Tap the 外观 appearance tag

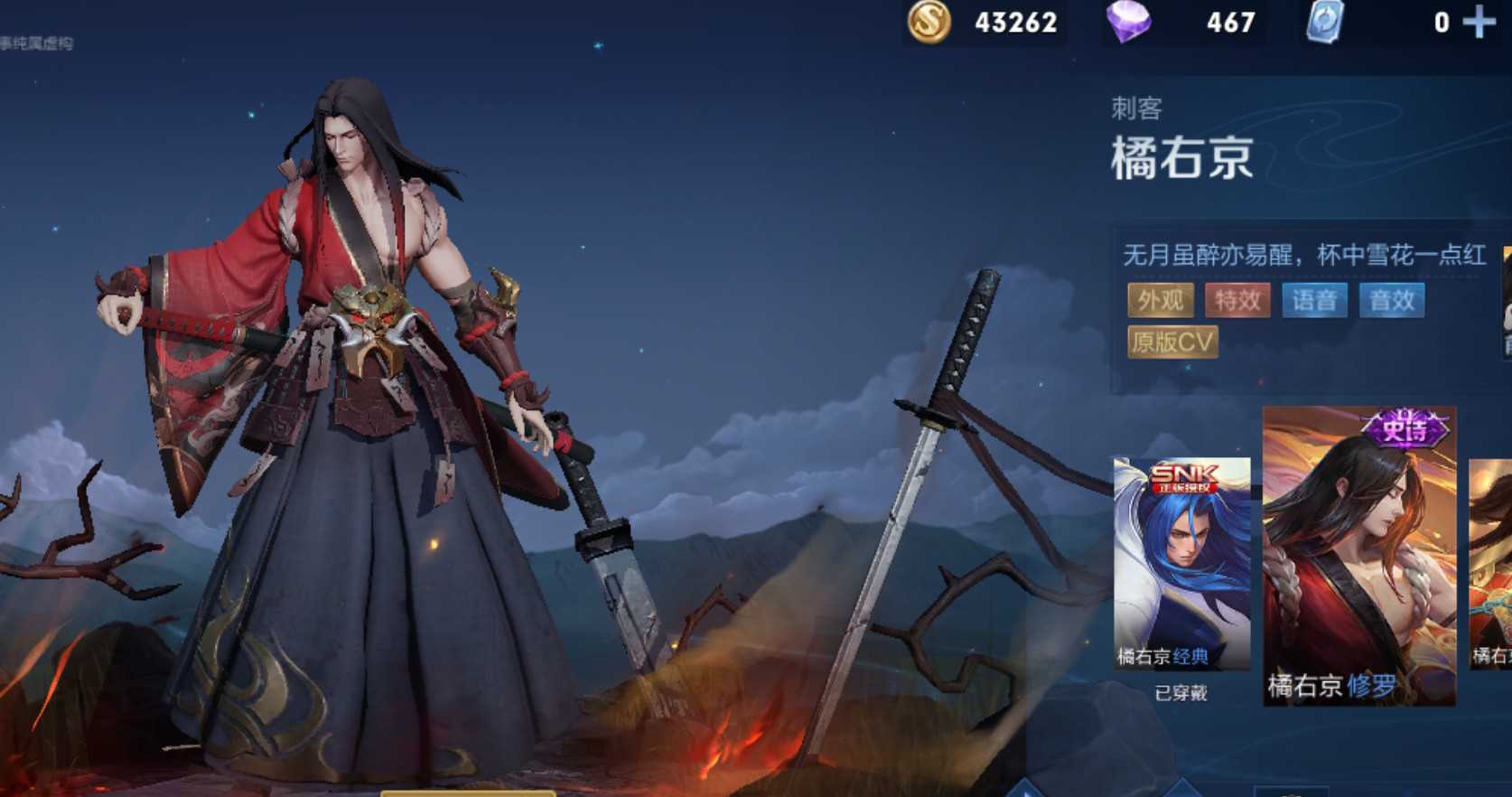point(1161,300)
